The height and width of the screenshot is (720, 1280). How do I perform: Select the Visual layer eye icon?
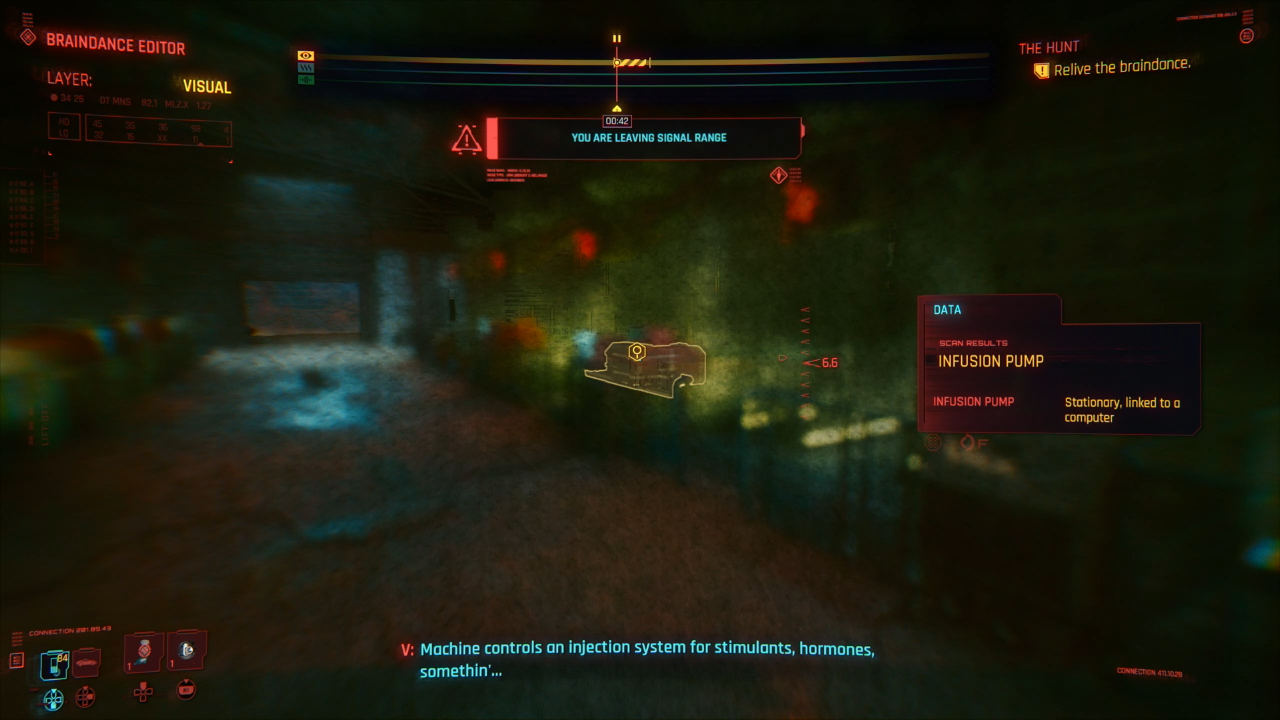tap(306, 55)
